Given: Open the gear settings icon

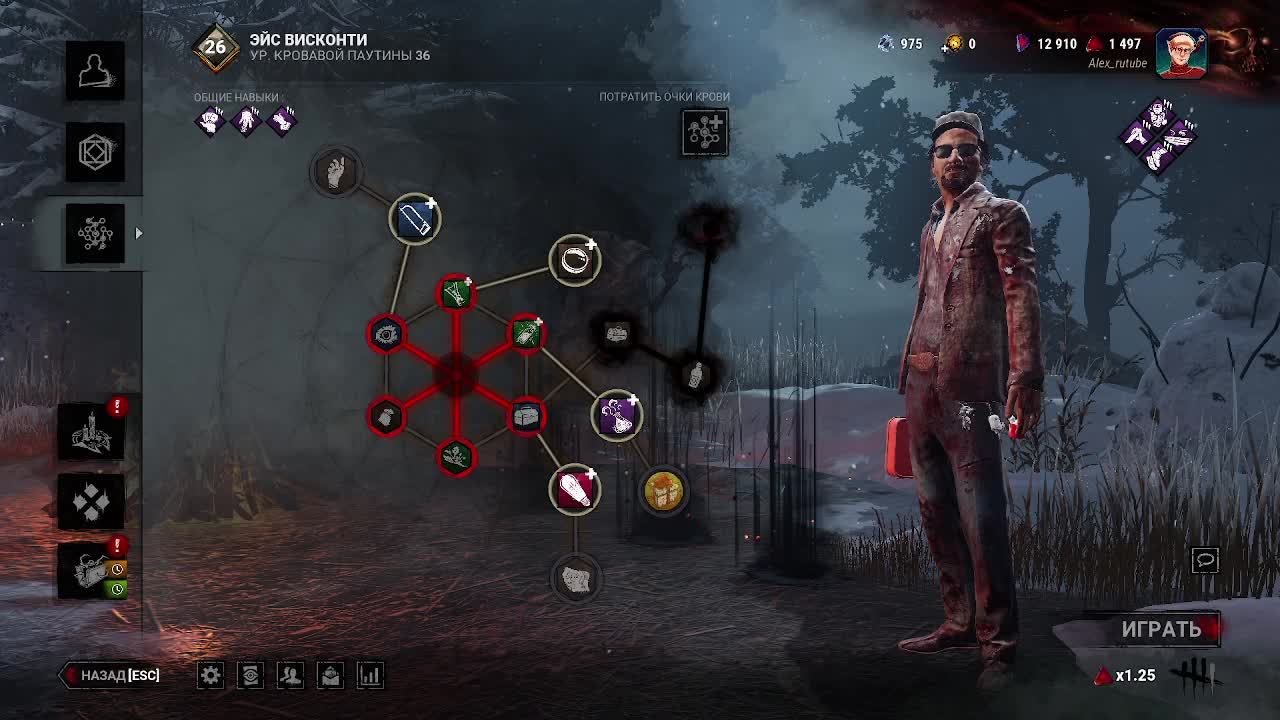Looking at the screenshot, I should pyautogui.click(x=210, y=675).
